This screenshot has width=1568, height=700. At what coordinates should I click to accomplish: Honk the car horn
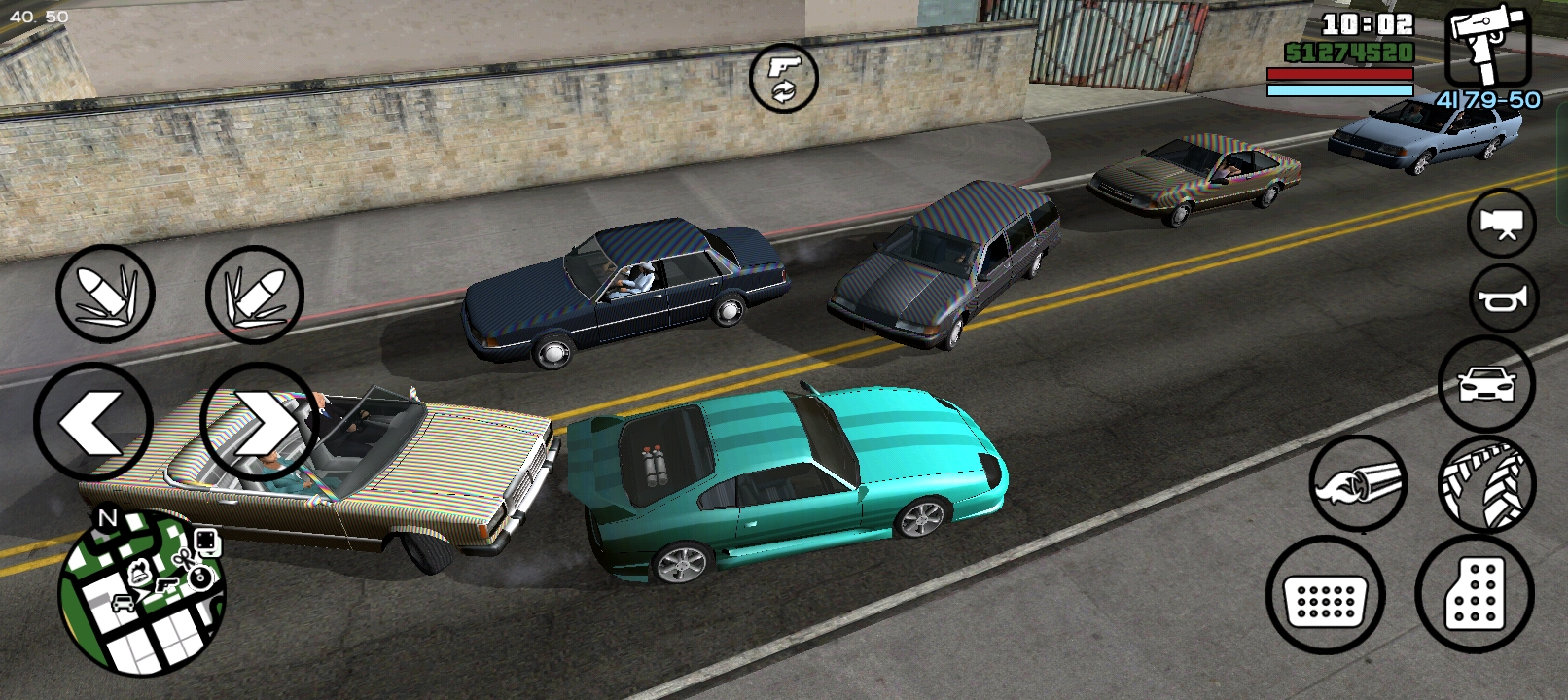point(1502,298)
